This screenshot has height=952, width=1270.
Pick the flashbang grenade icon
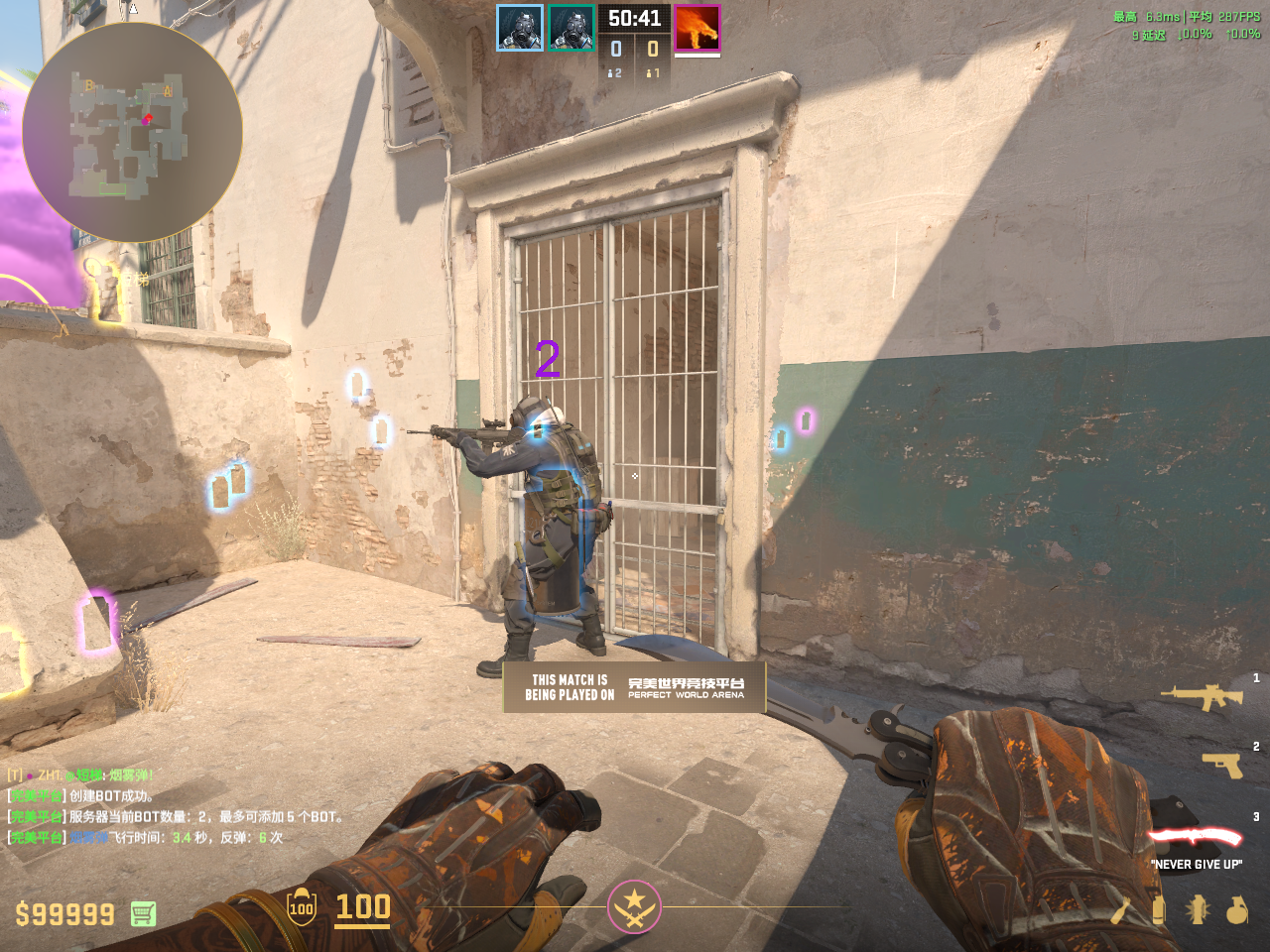pos(1198,908)
